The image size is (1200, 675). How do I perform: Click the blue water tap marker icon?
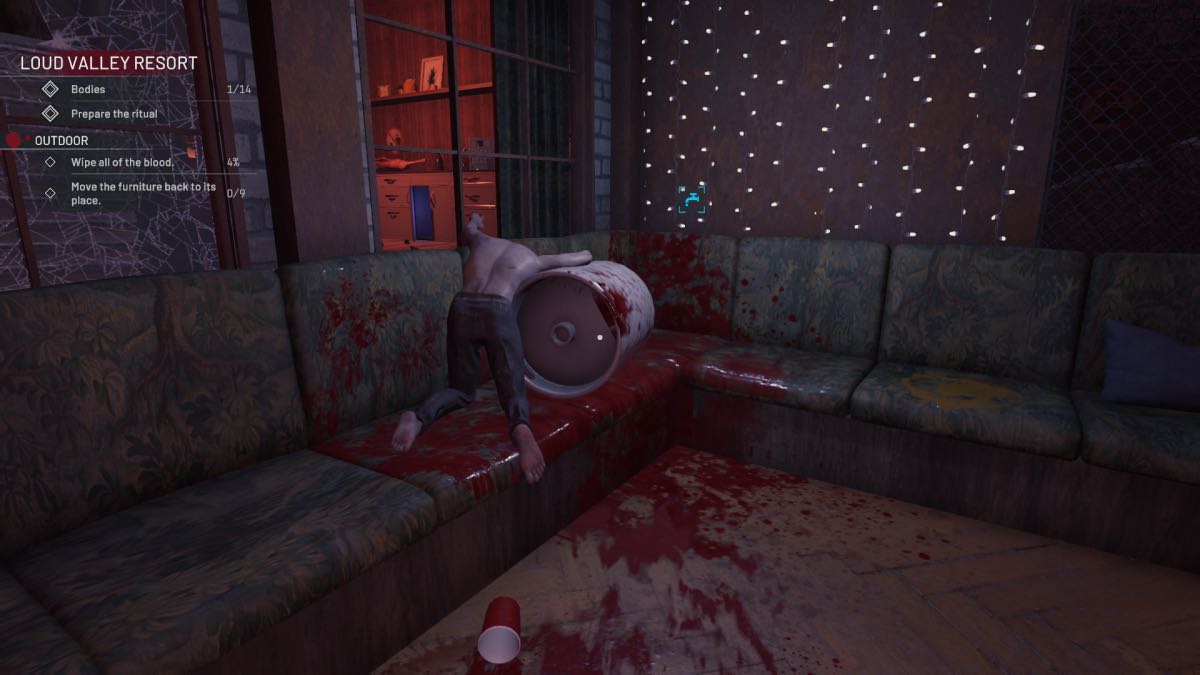point(693,199)
